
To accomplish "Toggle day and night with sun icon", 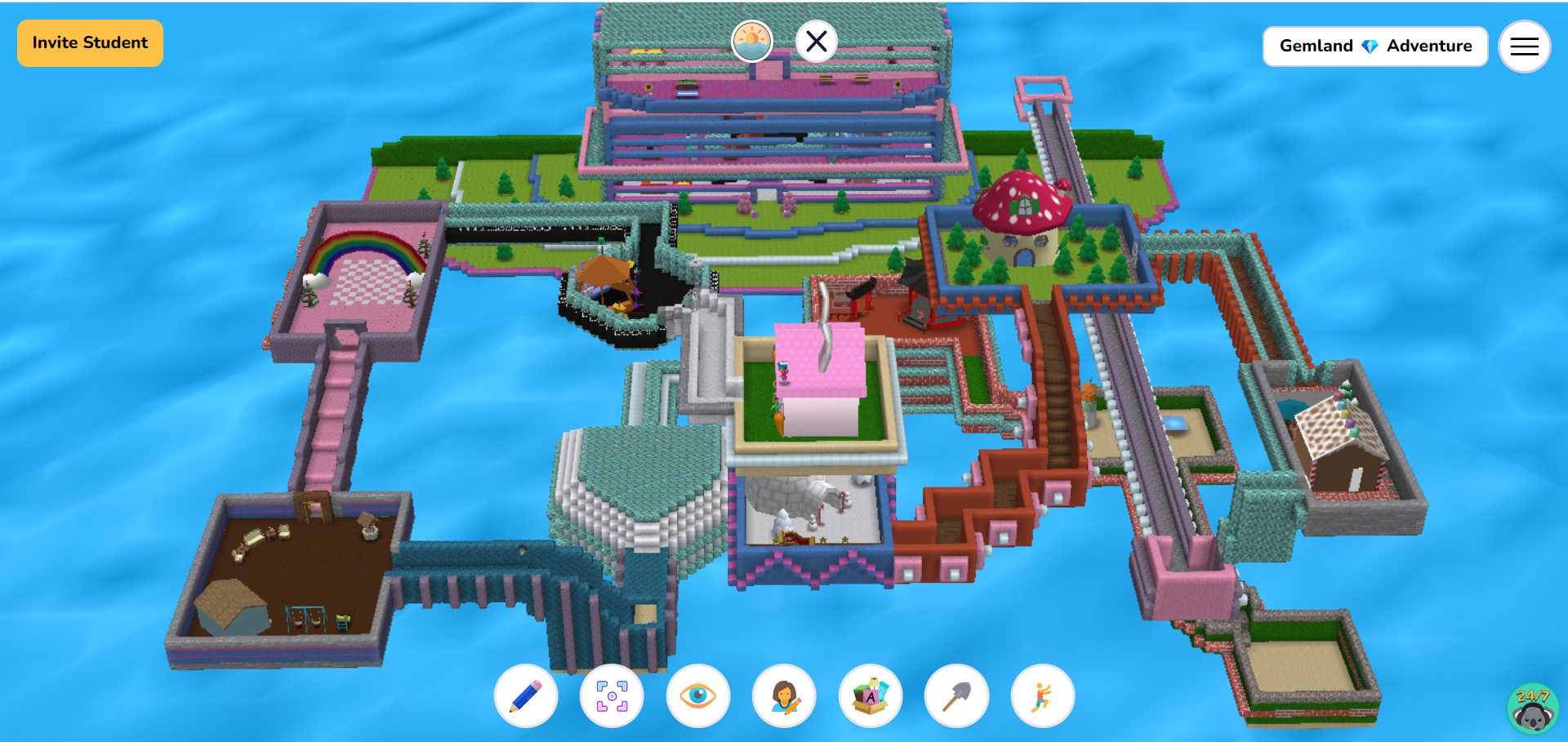I will point(751,41).
